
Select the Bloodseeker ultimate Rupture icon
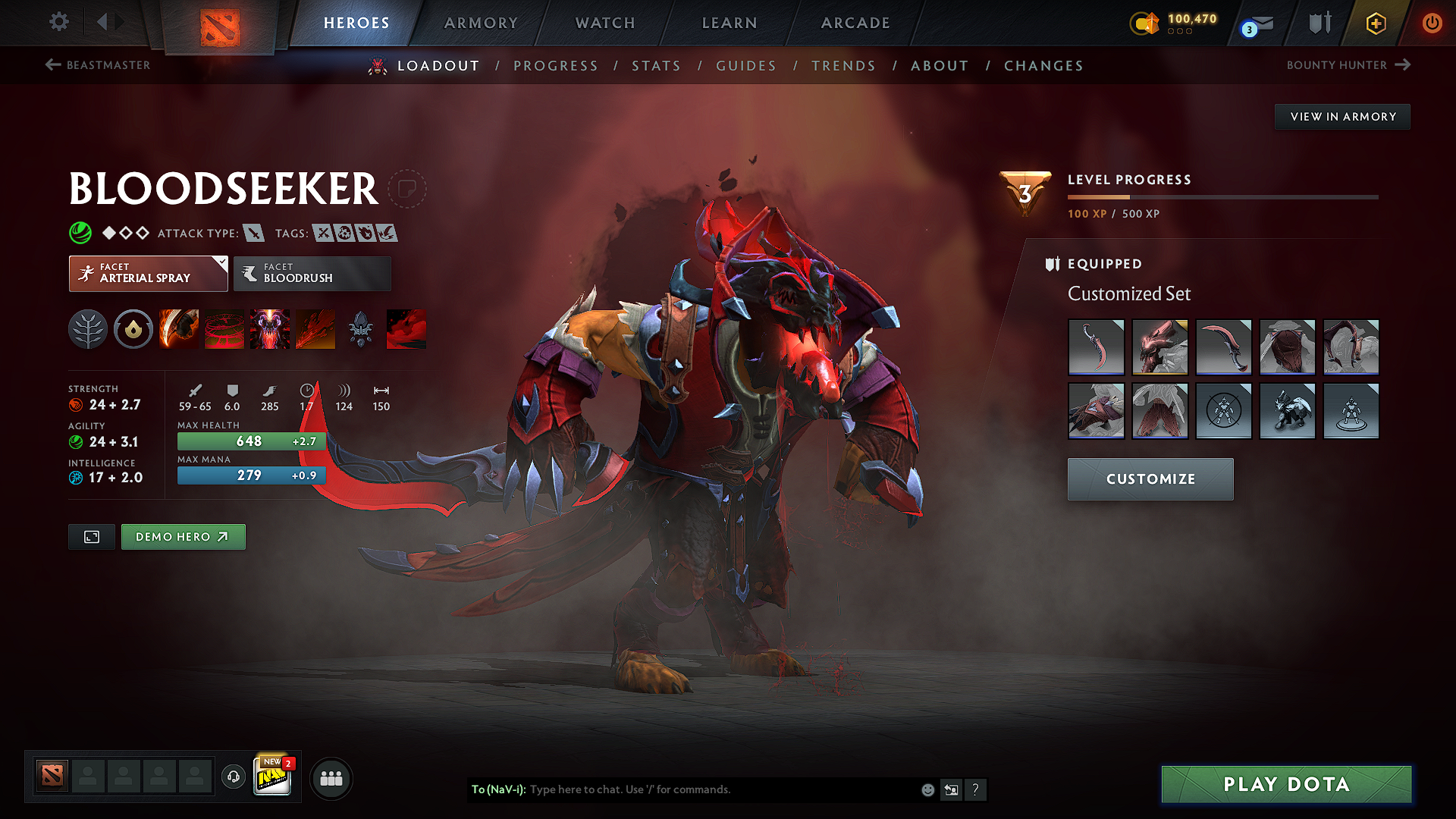pyautogui.click(x=315, y=329)
